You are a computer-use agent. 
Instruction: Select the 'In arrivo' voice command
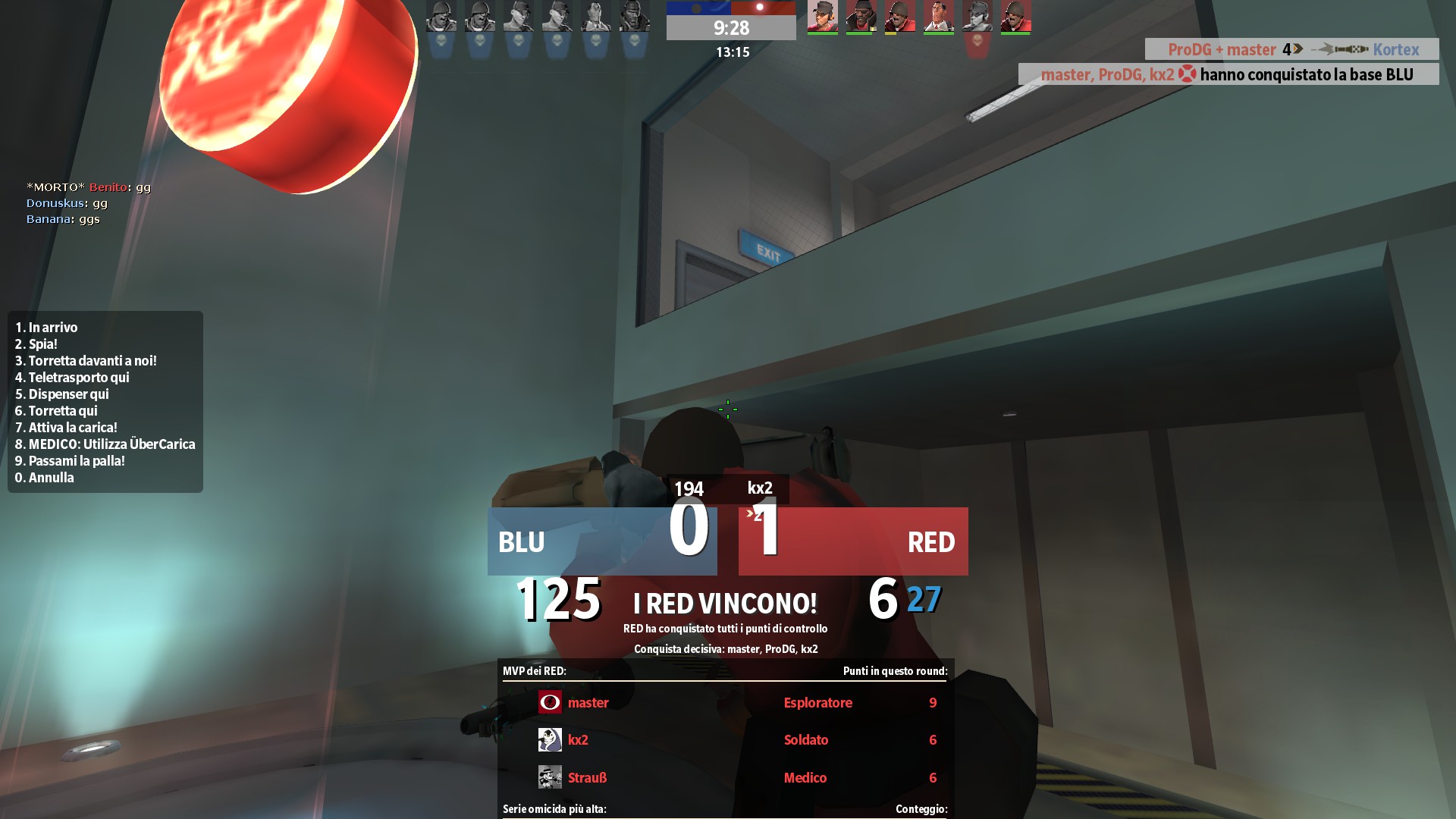(46, 328)
